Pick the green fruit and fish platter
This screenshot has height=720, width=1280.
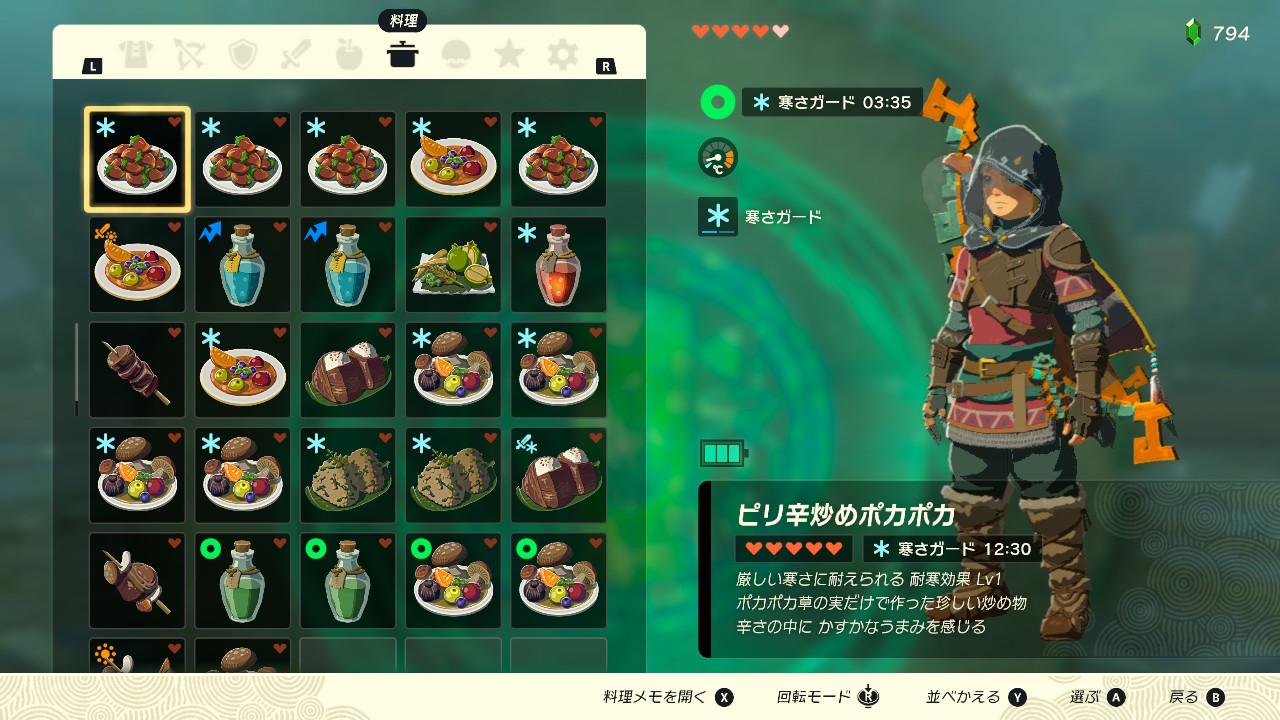pyautogui.click(x=453, y=265)
